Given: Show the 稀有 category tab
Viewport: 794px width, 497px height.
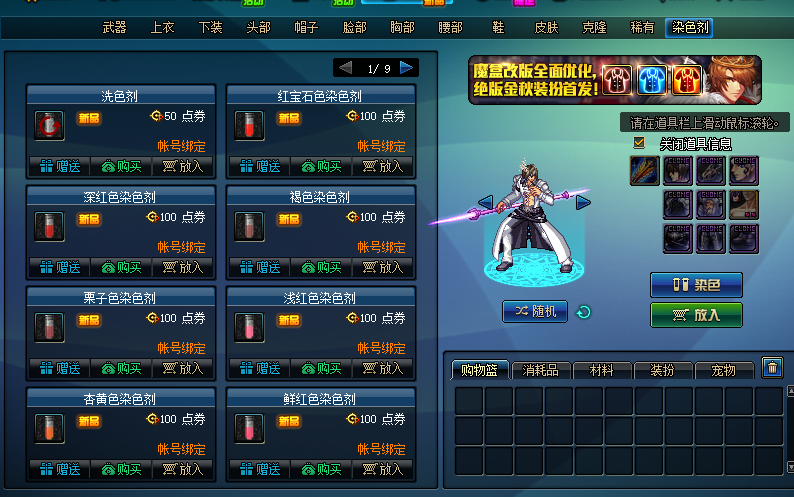Looking at the screenshot, I should tap(642, 28).
